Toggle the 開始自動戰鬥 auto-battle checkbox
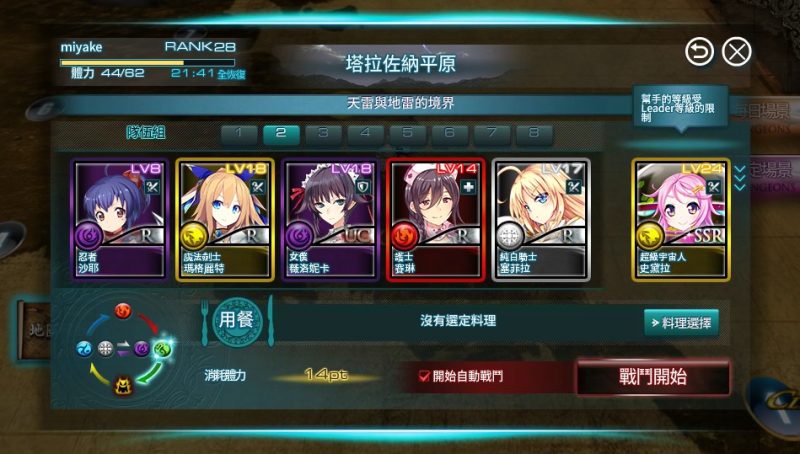The height and width of the screenshot is (454, 800). 424,376
